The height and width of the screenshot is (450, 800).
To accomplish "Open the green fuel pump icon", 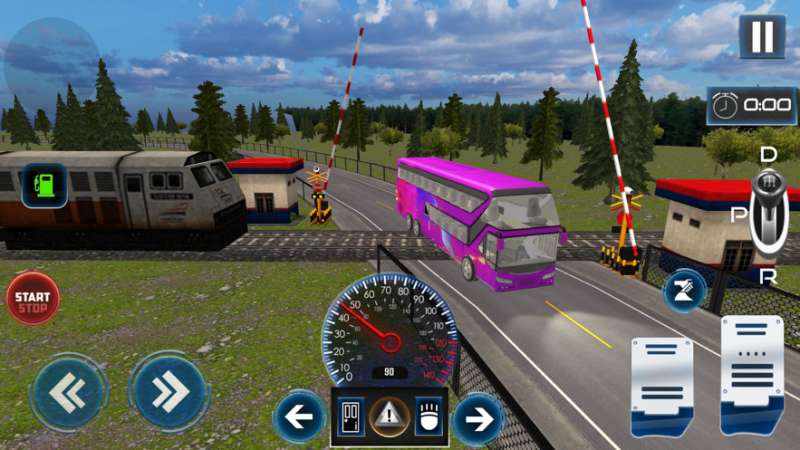I will pyautogui.click(x=44, y=185).
